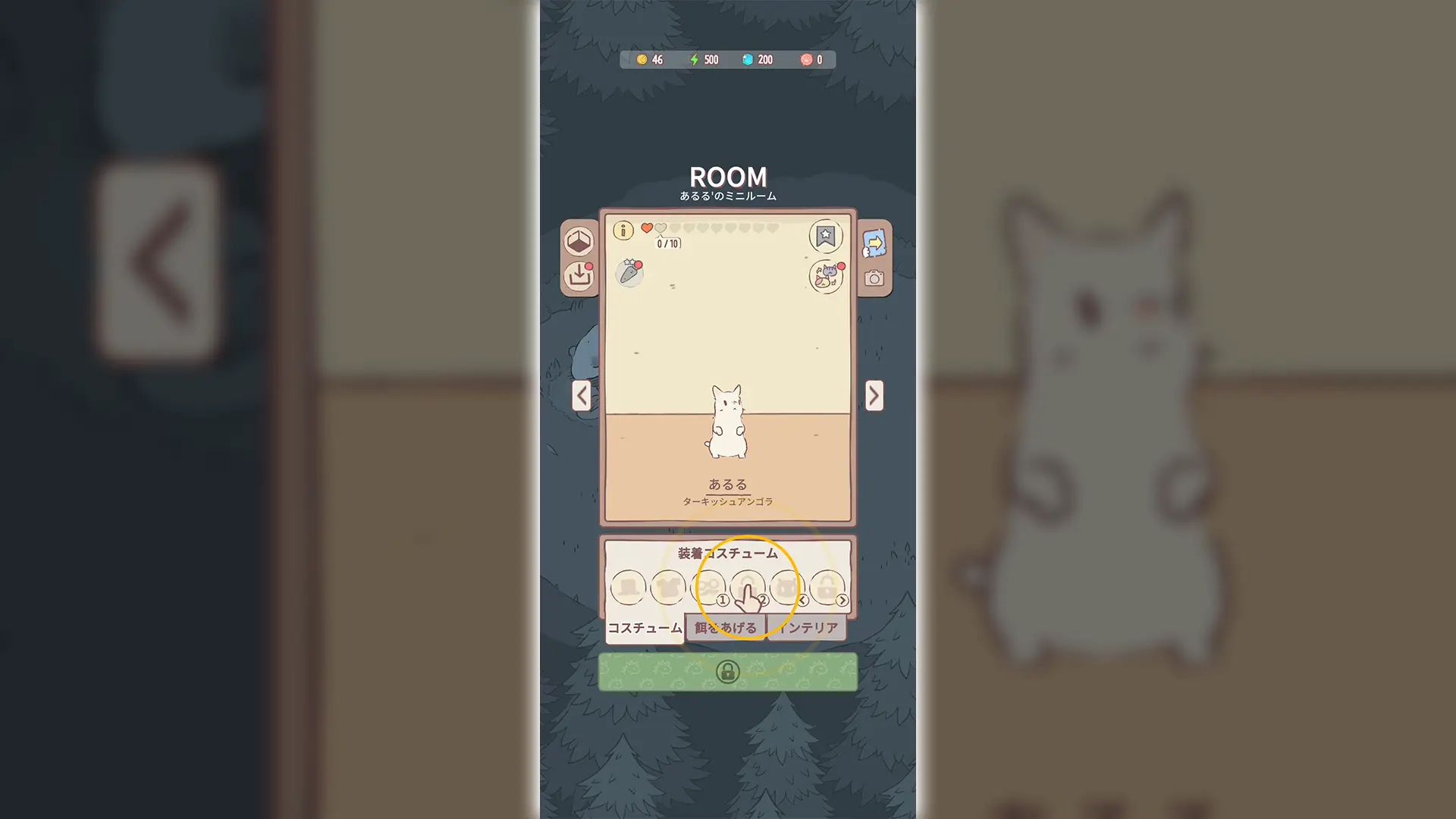Switch to the 餌をあげる tab
Image resolution: width=1456 pixels, height=819 pixels.
pos(725,629)
